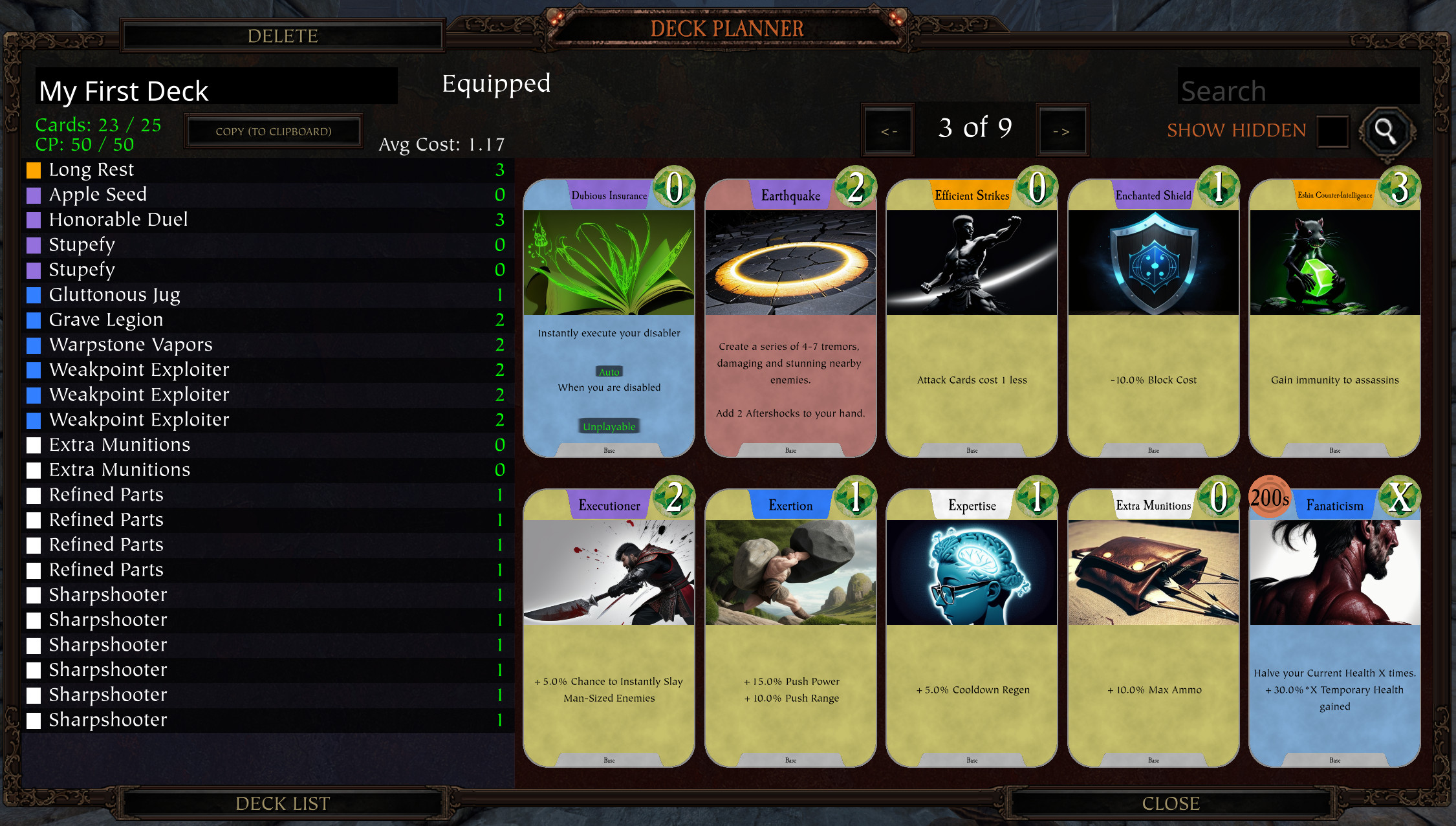Choose the Exertion card

(x=790, y=628)
